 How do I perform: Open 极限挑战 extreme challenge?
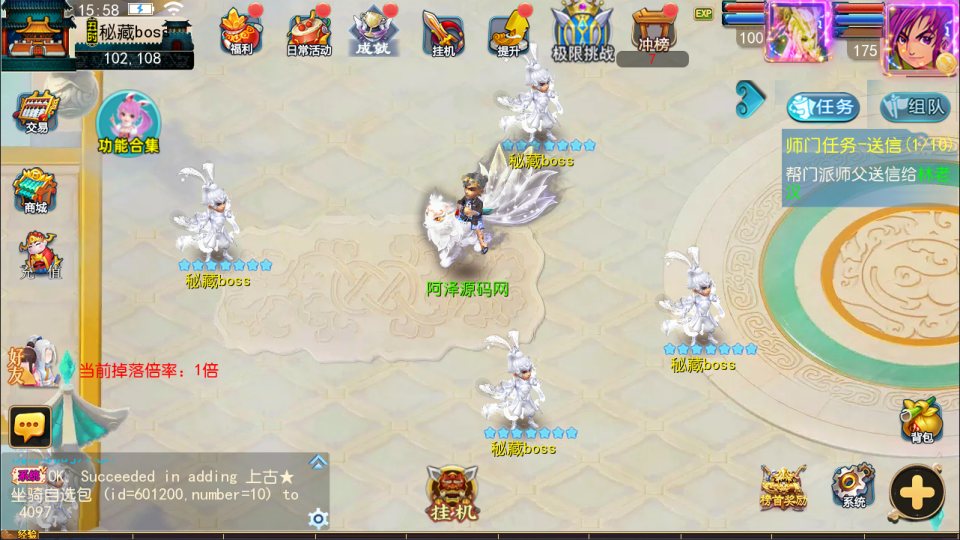[x=583, y=34]
